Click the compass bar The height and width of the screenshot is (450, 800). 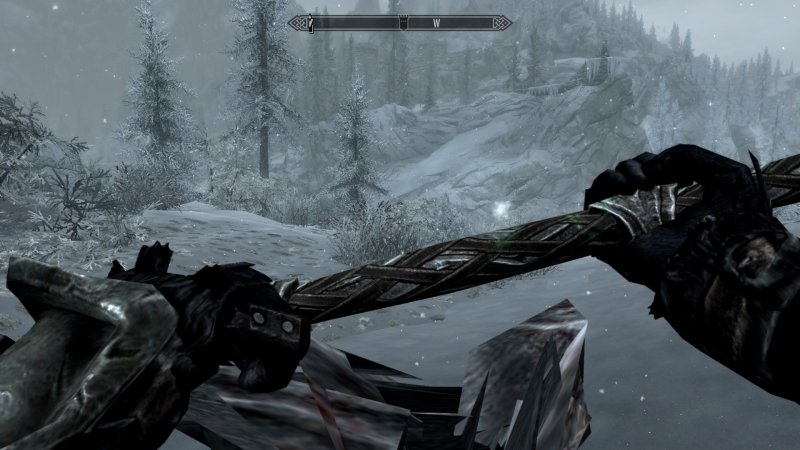pos(400,22)
